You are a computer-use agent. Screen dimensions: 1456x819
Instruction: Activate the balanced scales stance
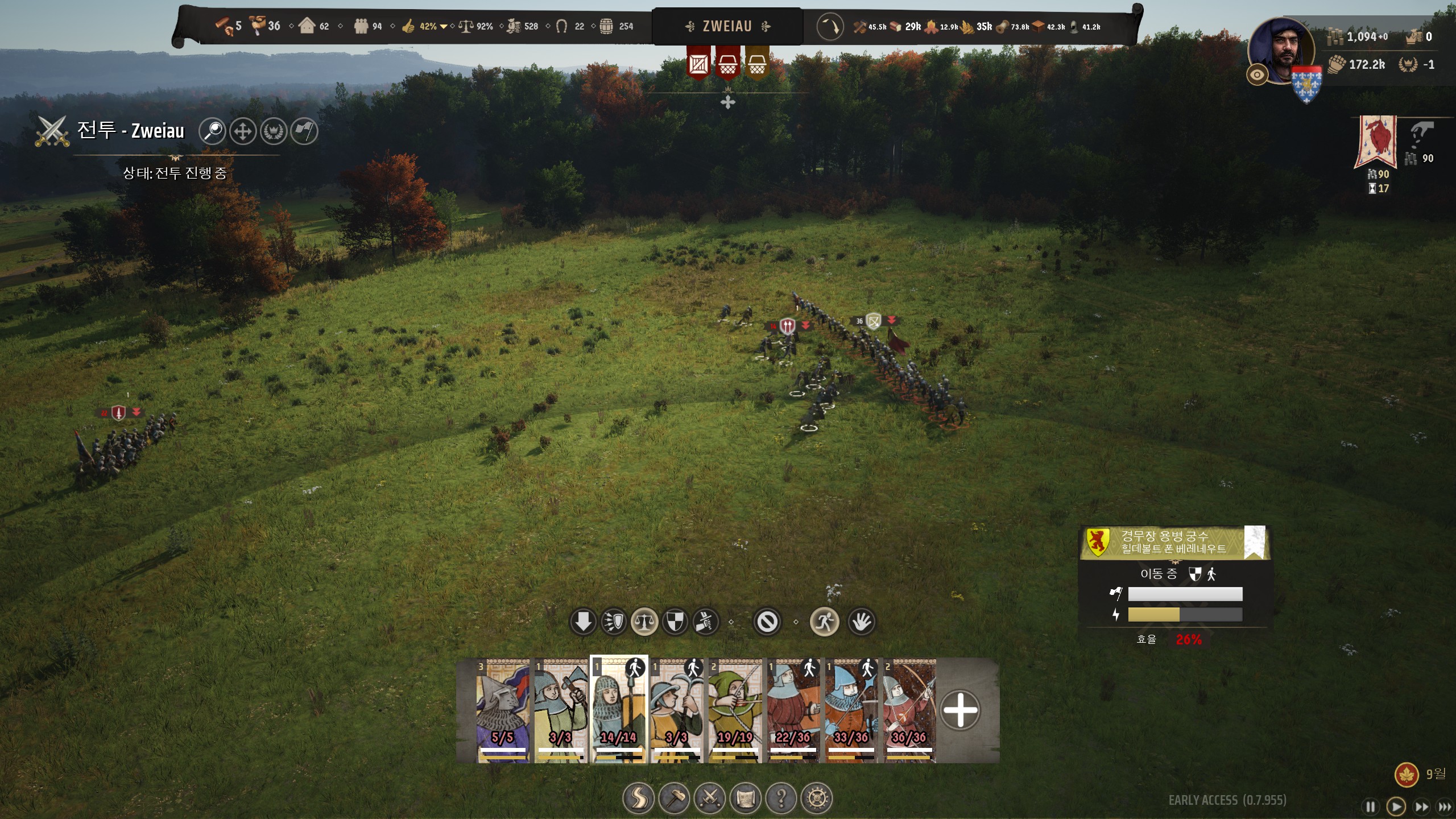pyautogui.click(x=644, y=622)
